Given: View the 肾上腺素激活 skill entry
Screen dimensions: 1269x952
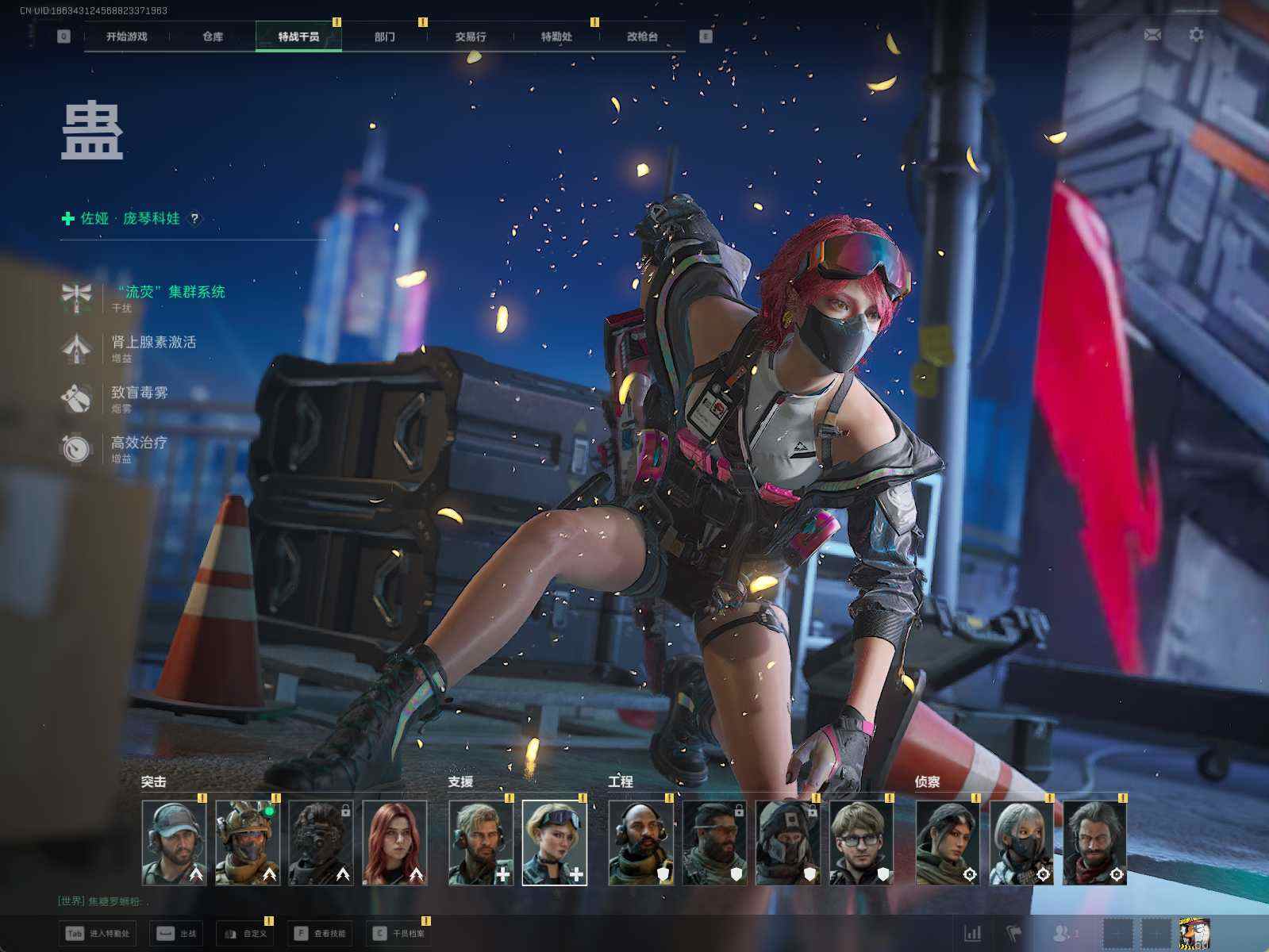Looking at the screenshot, I should point(153,343).
